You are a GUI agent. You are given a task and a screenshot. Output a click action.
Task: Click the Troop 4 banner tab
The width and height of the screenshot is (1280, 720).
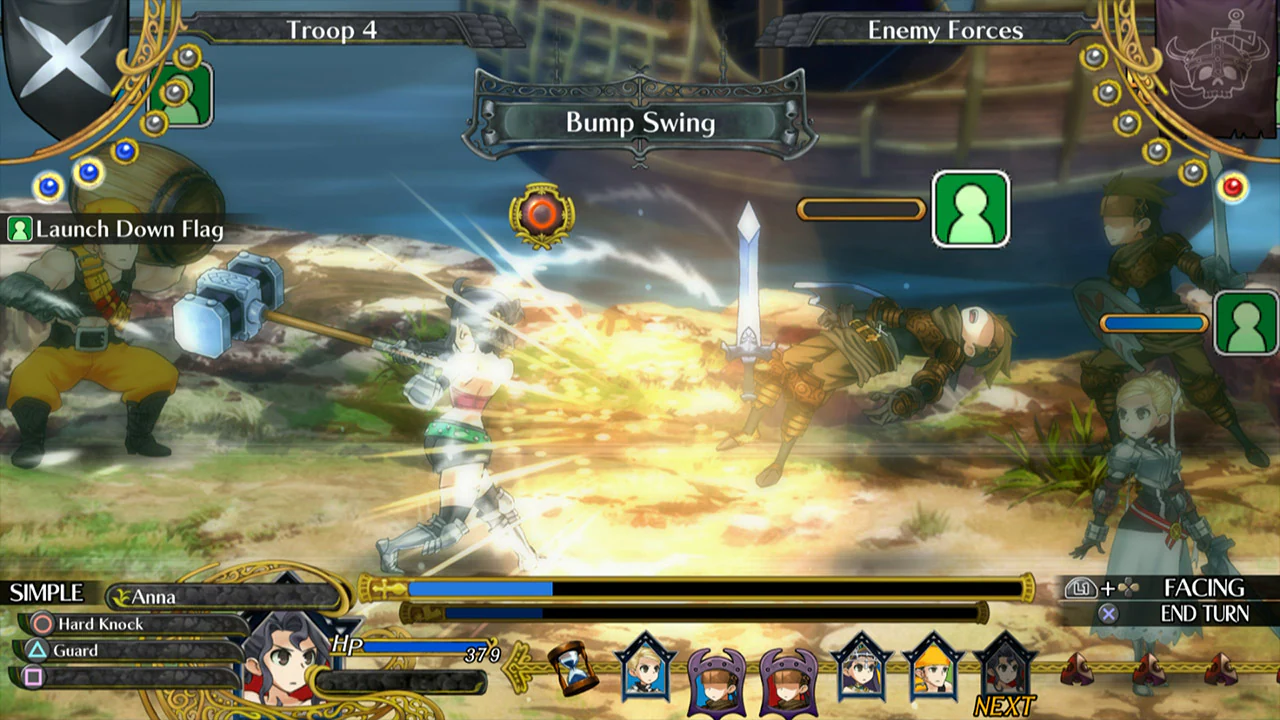point(333,31)
